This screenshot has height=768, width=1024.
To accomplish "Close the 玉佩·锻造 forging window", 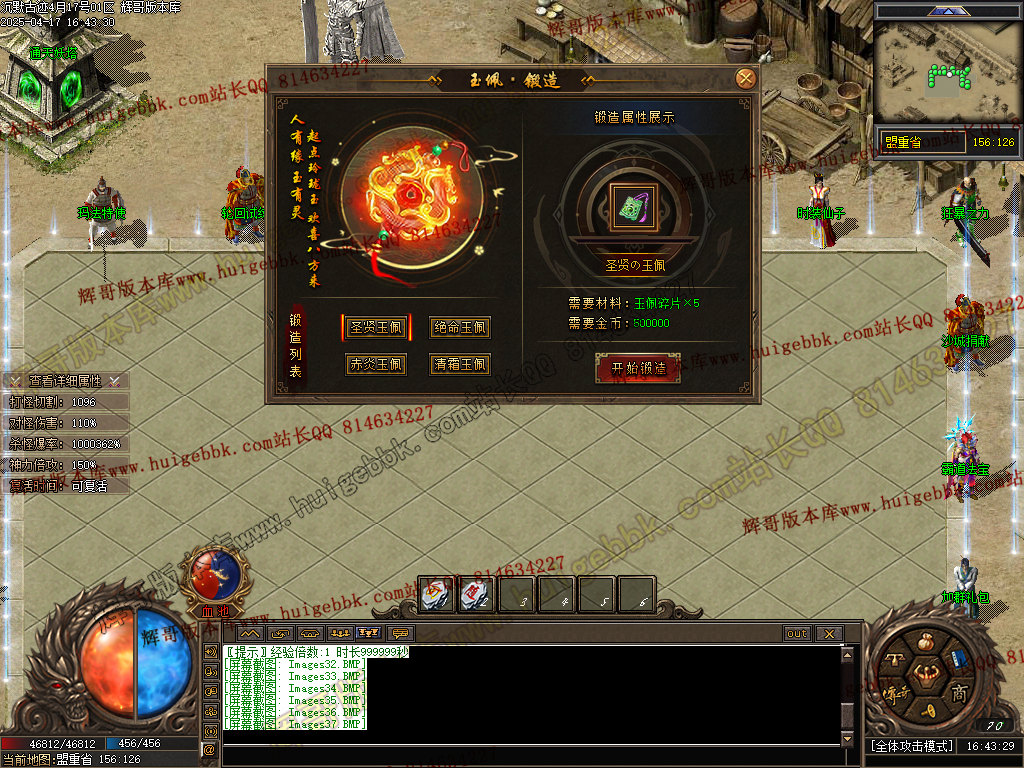I will (745, 78).
